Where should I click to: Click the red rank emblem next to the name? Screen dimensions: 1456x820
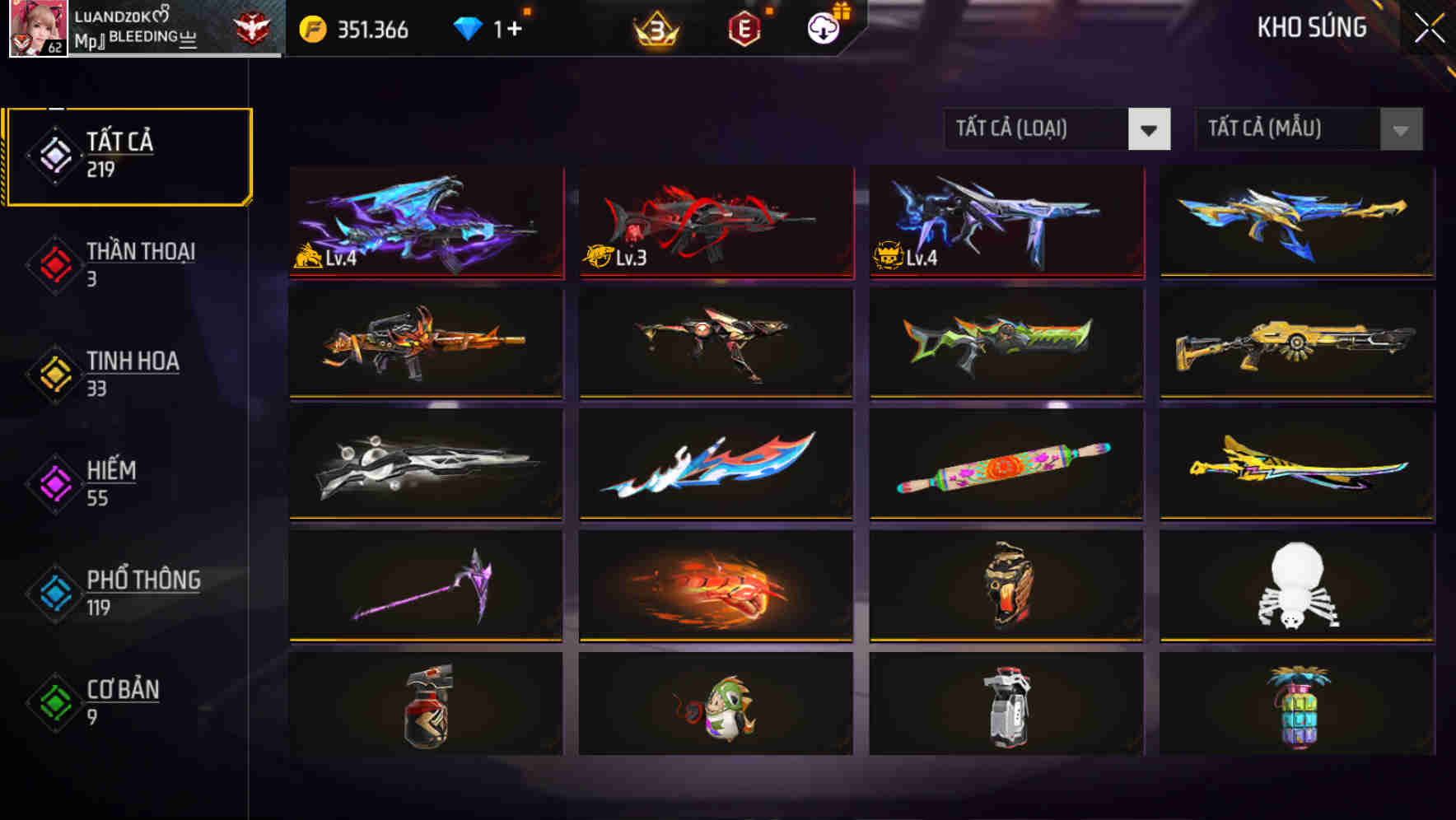[255, 26]
